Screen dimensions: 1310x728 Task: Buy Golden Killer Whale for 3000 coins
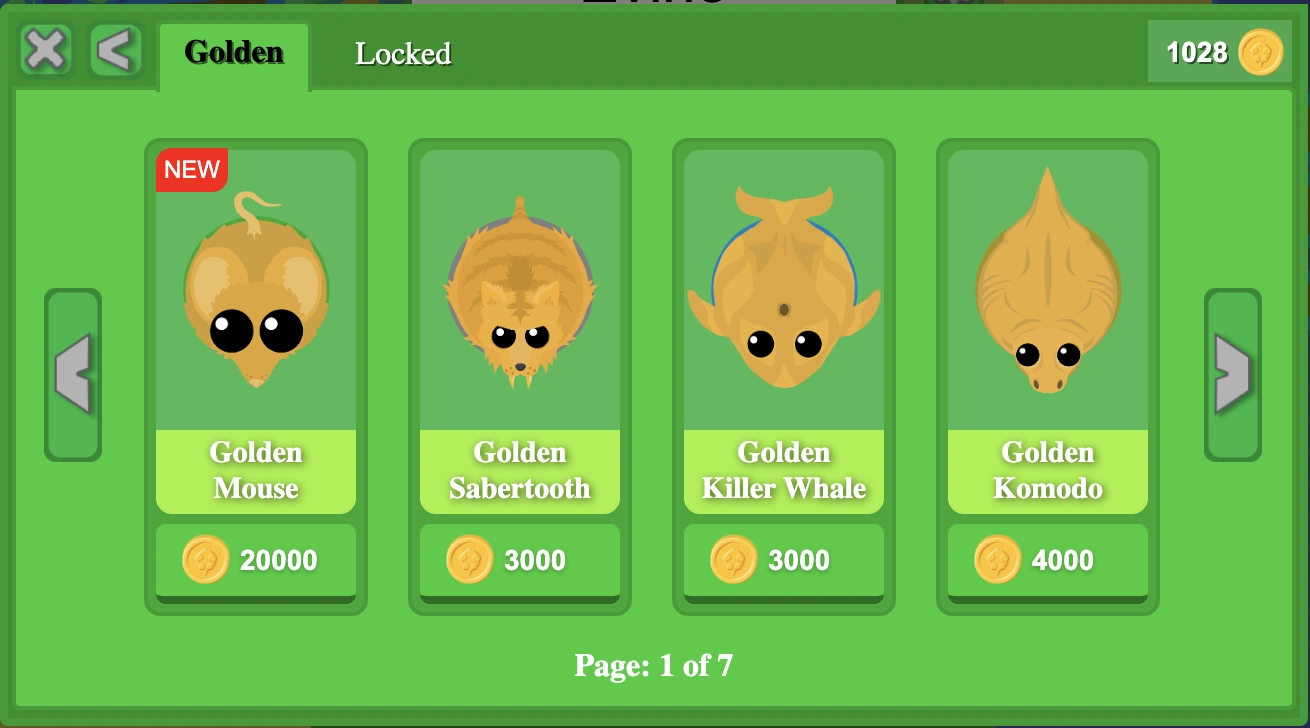click(x=783, y=560)
